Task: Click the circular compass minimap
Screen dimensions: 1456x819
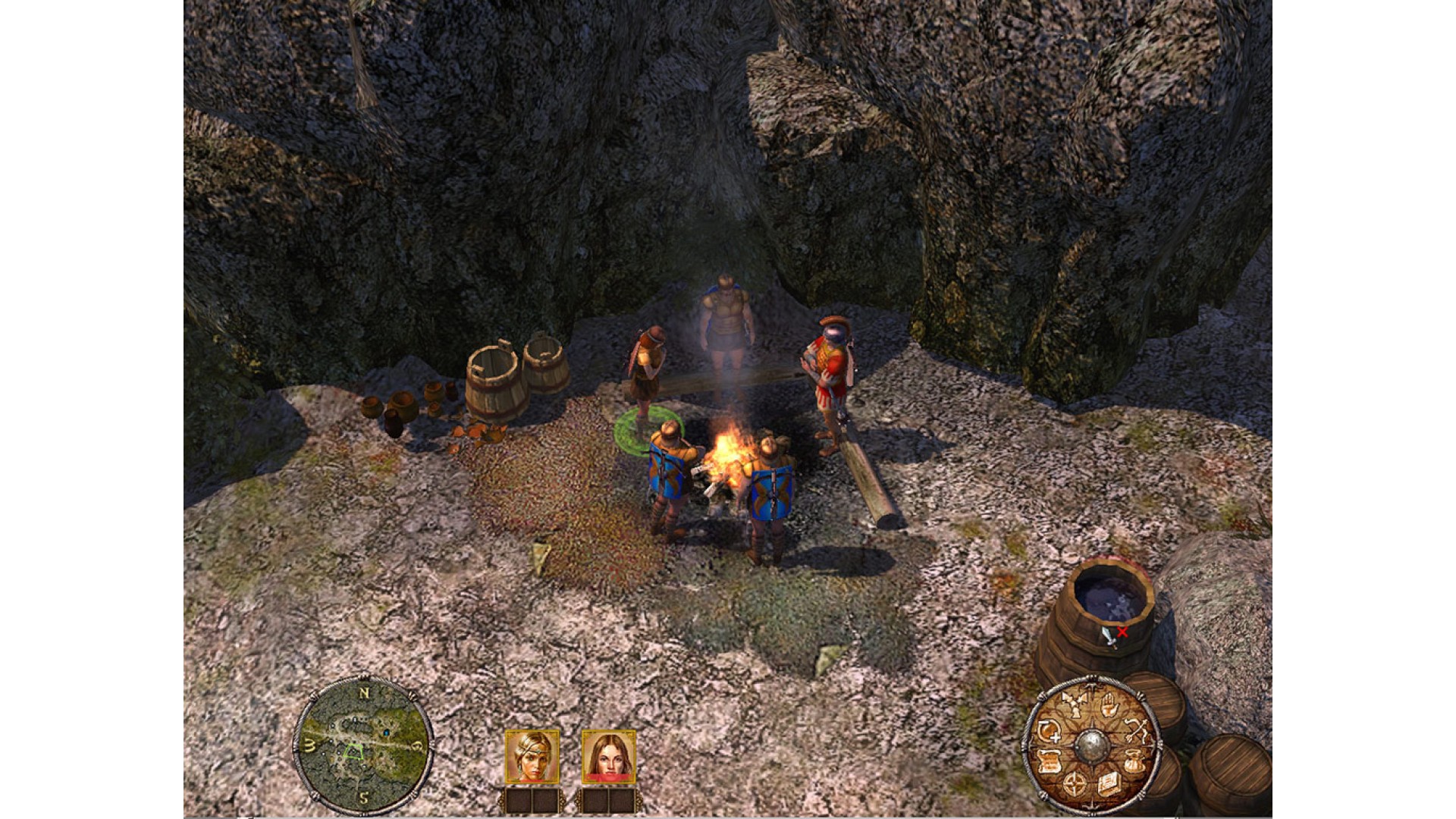Action: click(362, 745)
